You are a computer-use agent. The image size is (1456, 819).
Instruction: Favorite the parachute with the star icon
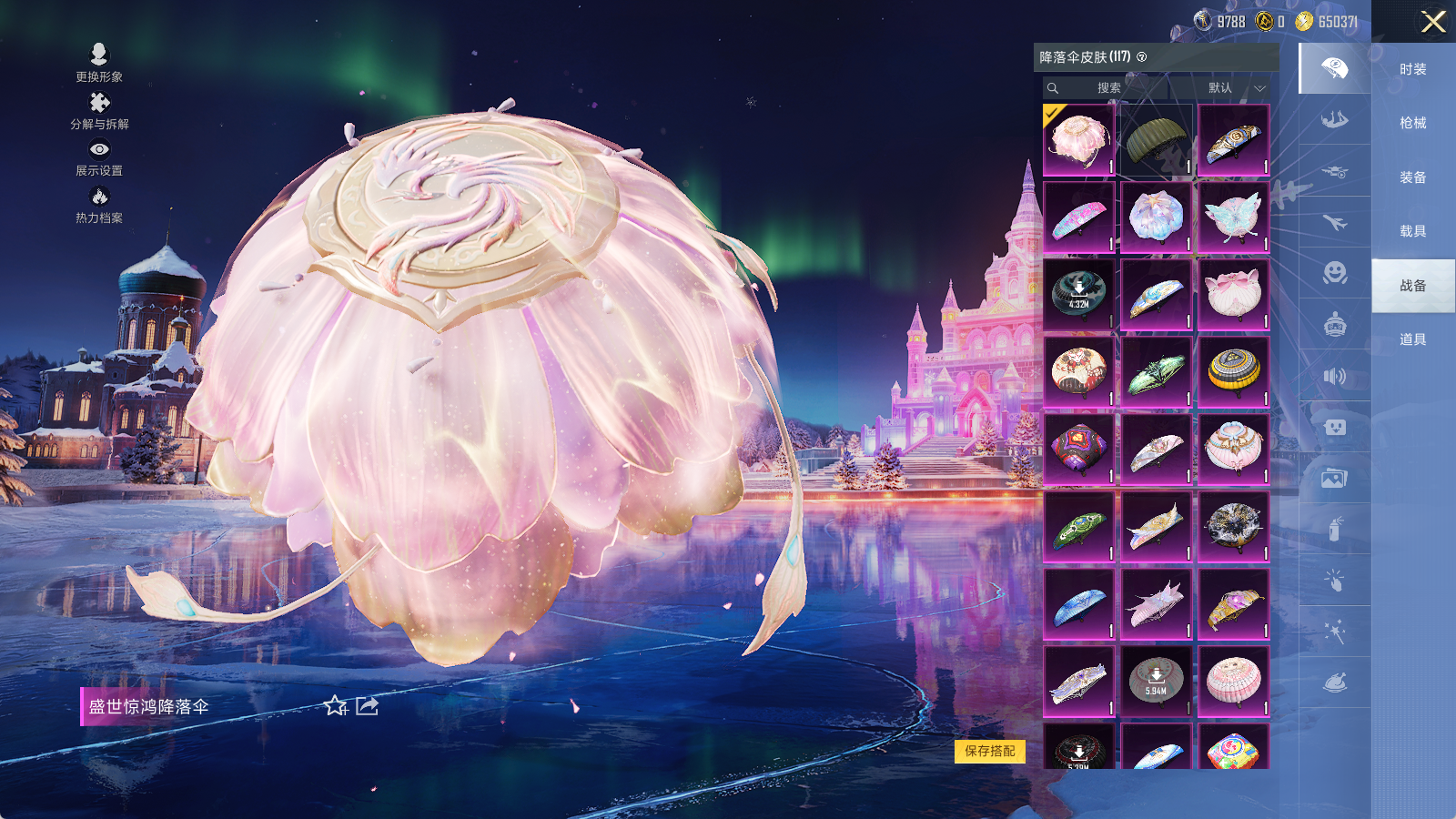(x=336, y=706)
